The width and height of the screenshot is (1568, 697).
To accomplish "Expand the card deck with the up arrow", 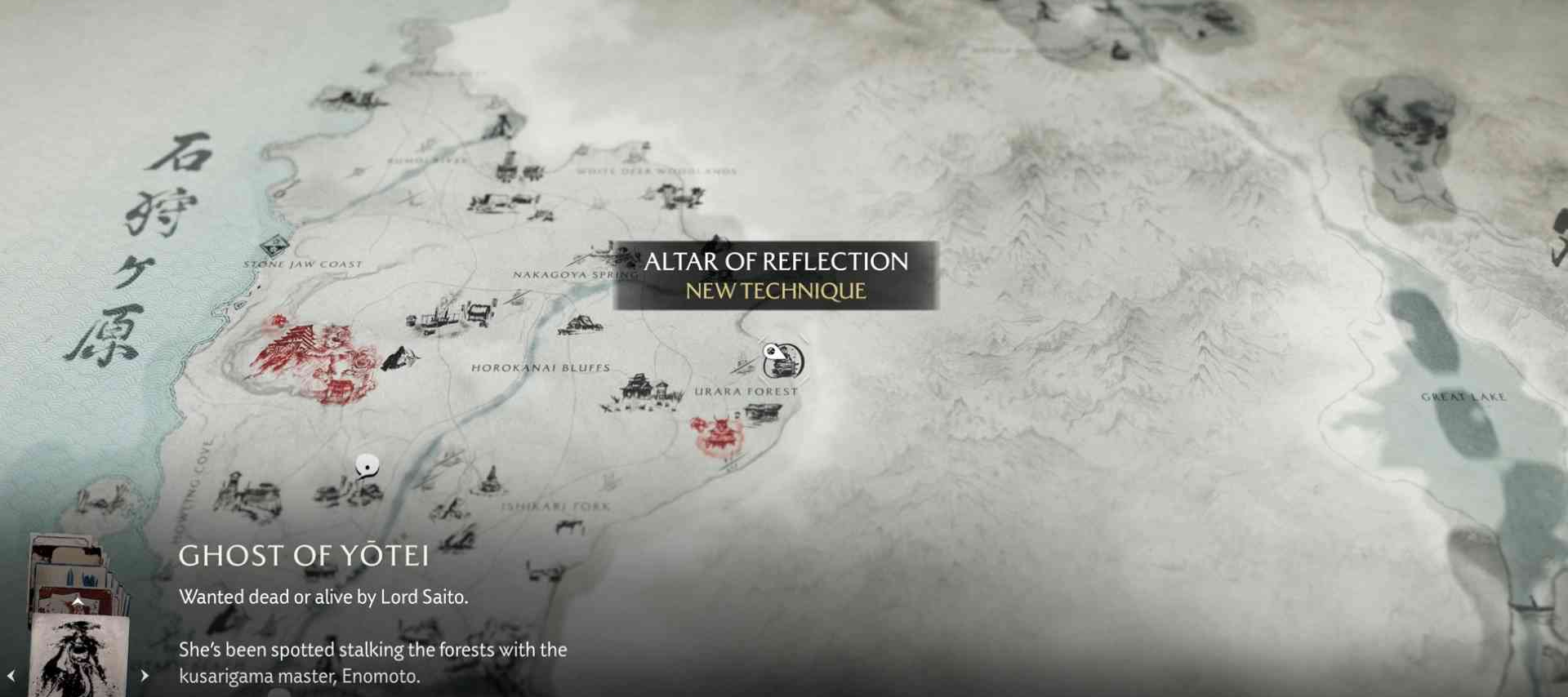I will (78, 602).
